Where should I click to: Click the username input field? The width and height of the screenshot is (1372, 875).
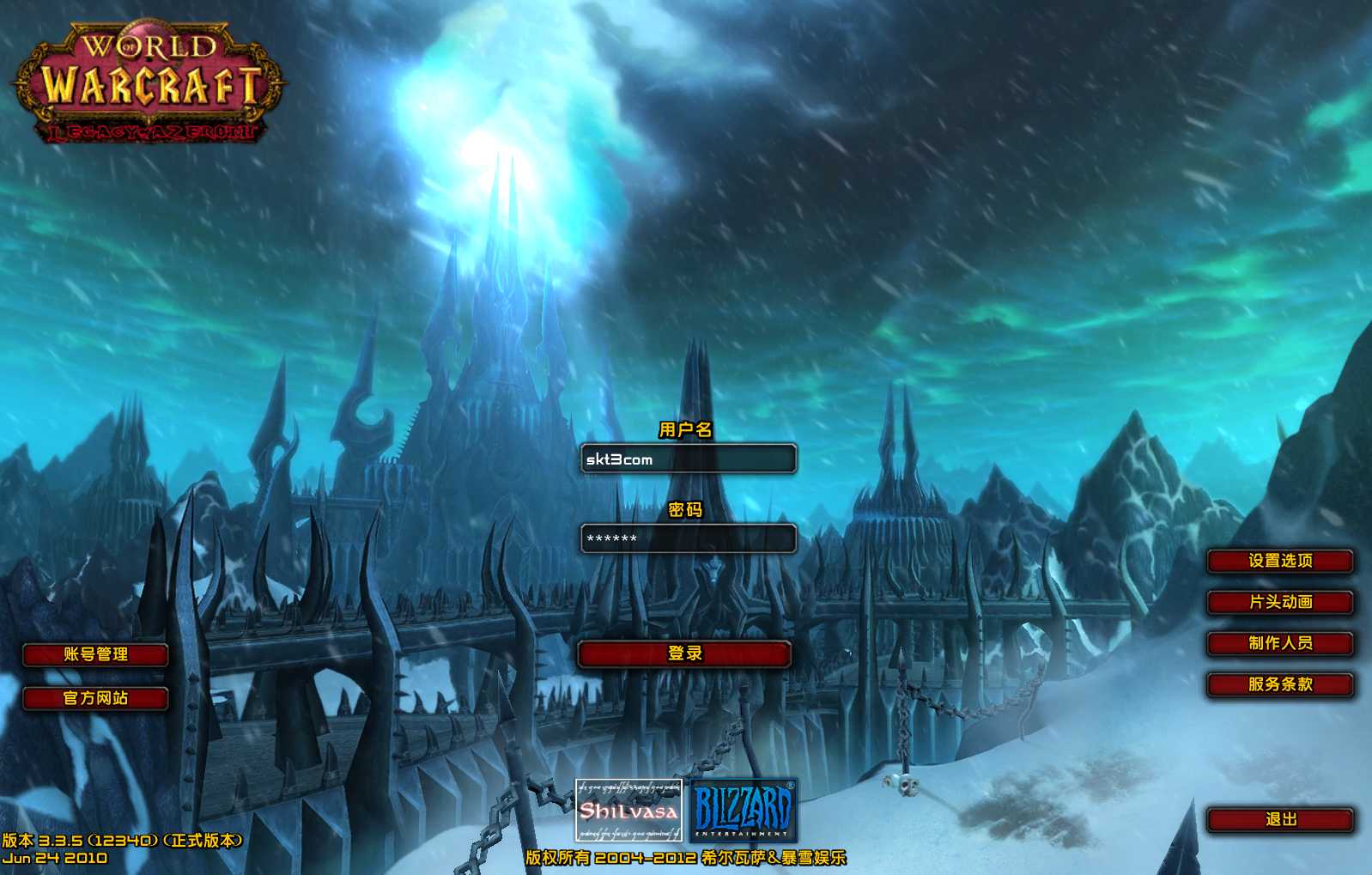(x=688, y=459)
